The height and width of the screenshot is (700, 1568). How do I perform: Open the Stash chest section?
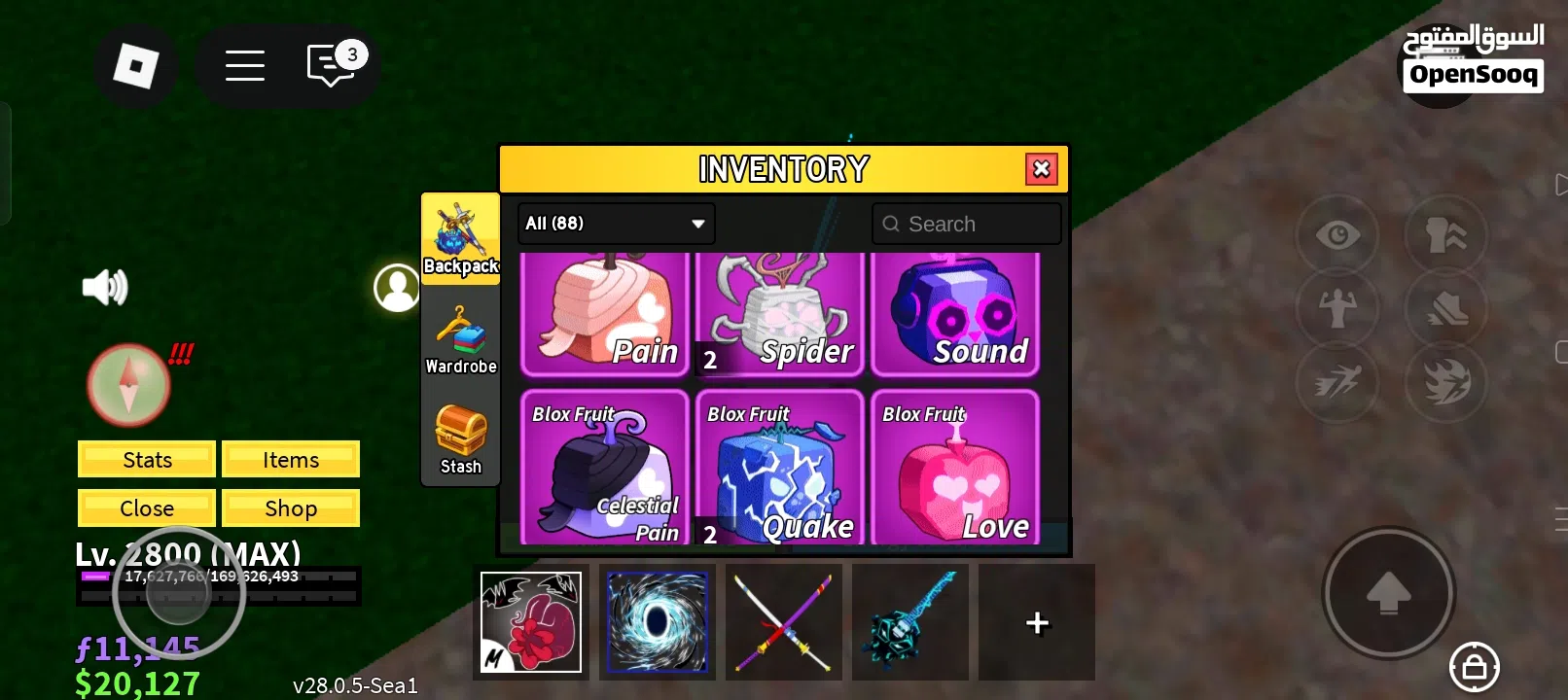tap(460, 437)
